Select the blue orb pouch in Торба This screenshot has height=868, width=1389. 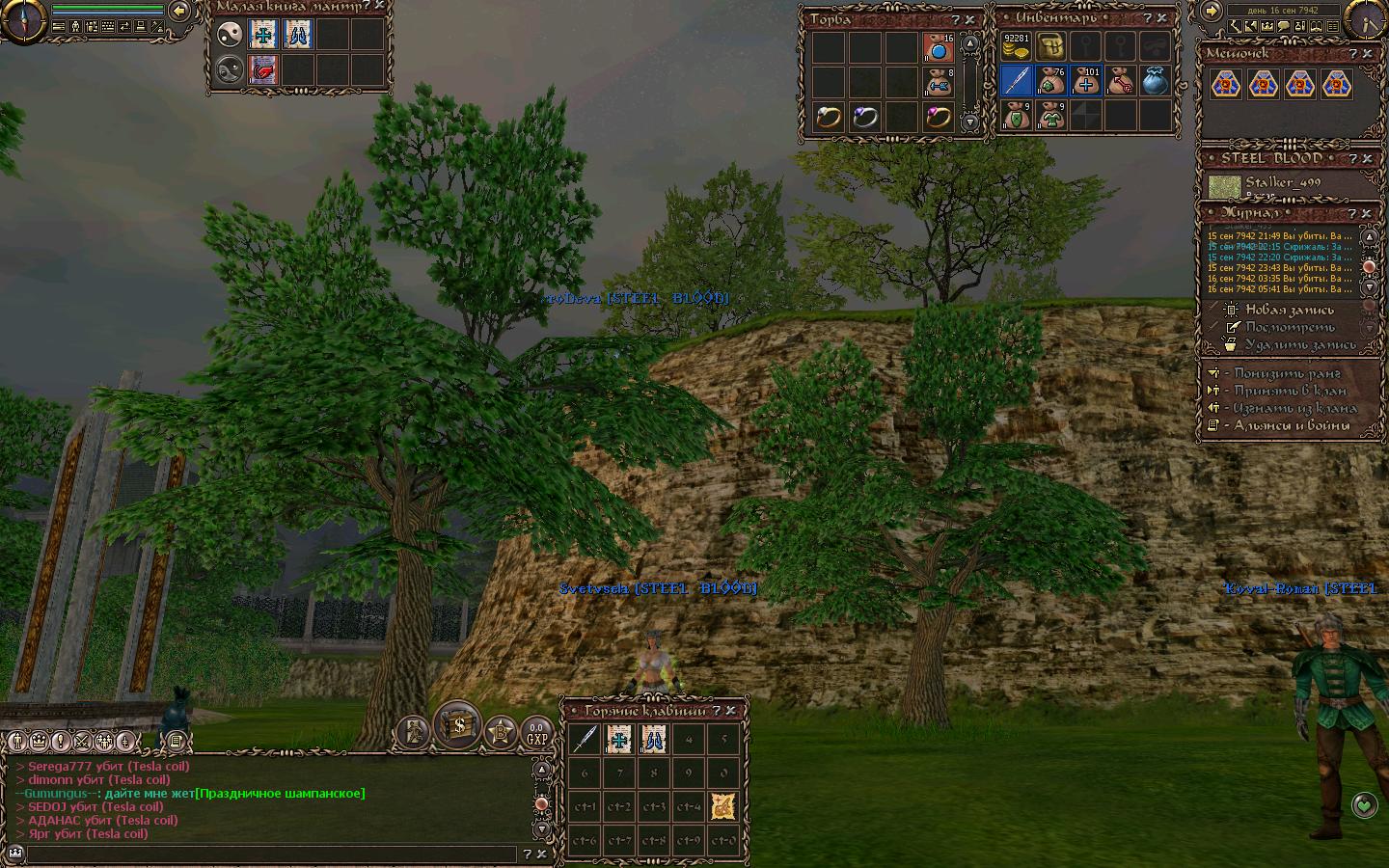tap(938, 46)
